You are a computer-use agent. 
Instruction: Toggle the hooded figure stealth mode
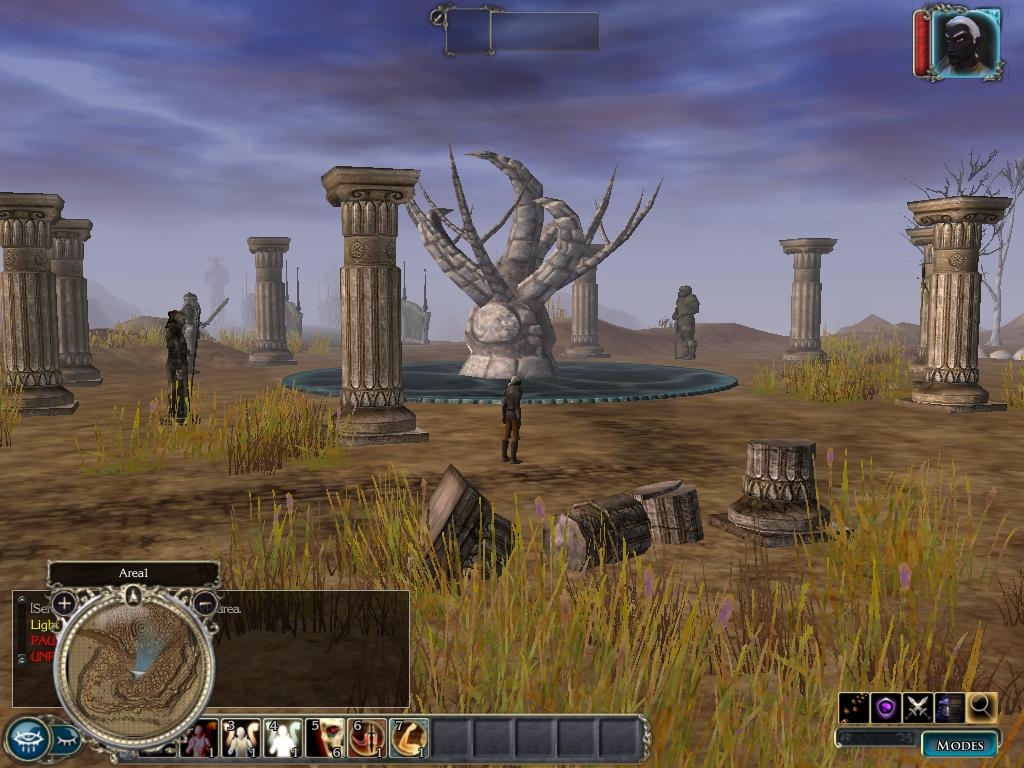coord(949,707)
